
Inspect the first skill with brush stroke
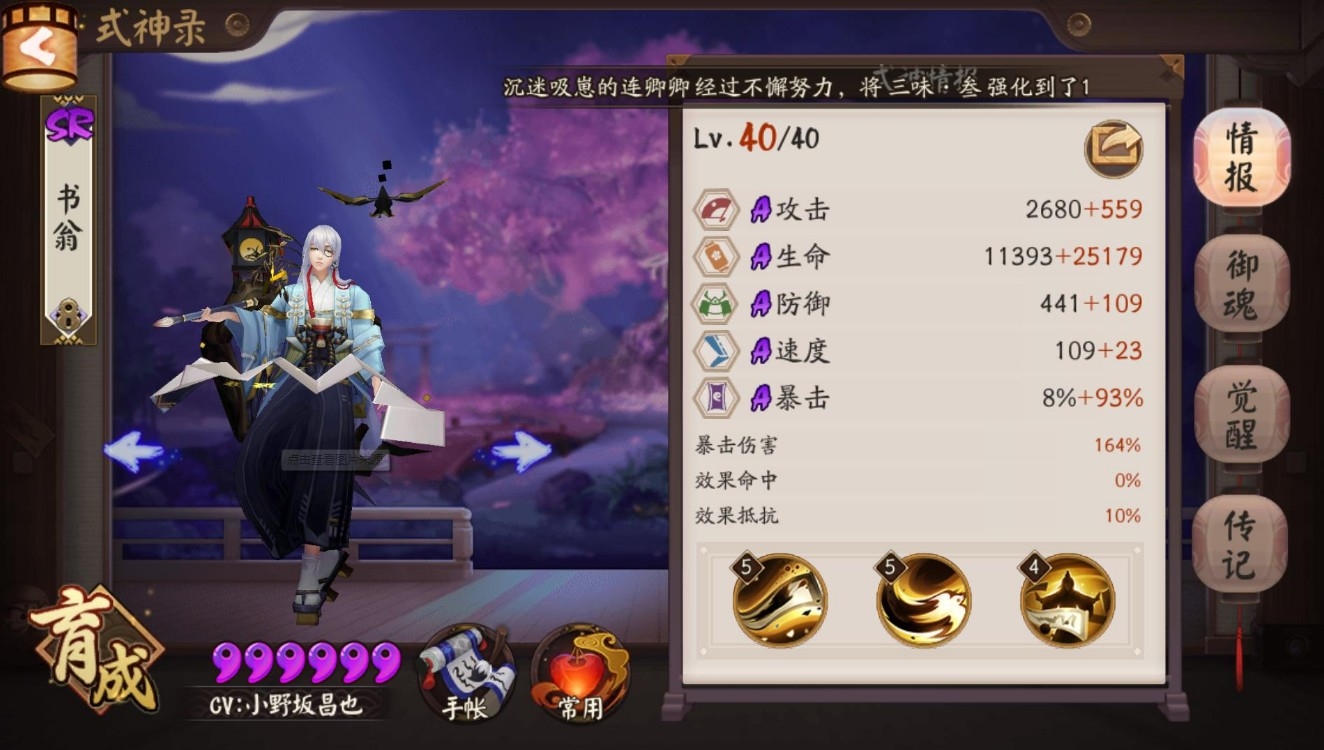click(780, 600)
